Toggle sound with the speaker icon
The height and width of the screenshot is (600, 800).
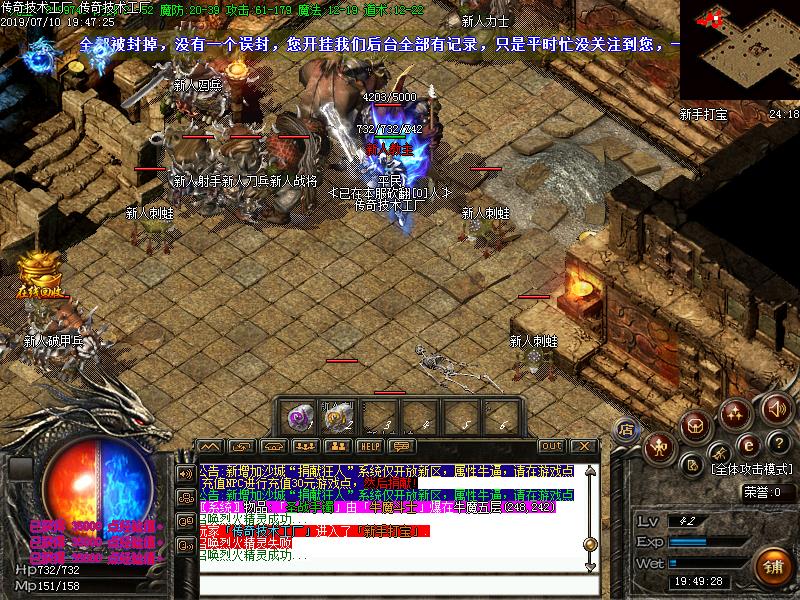[x=775, y=408]
